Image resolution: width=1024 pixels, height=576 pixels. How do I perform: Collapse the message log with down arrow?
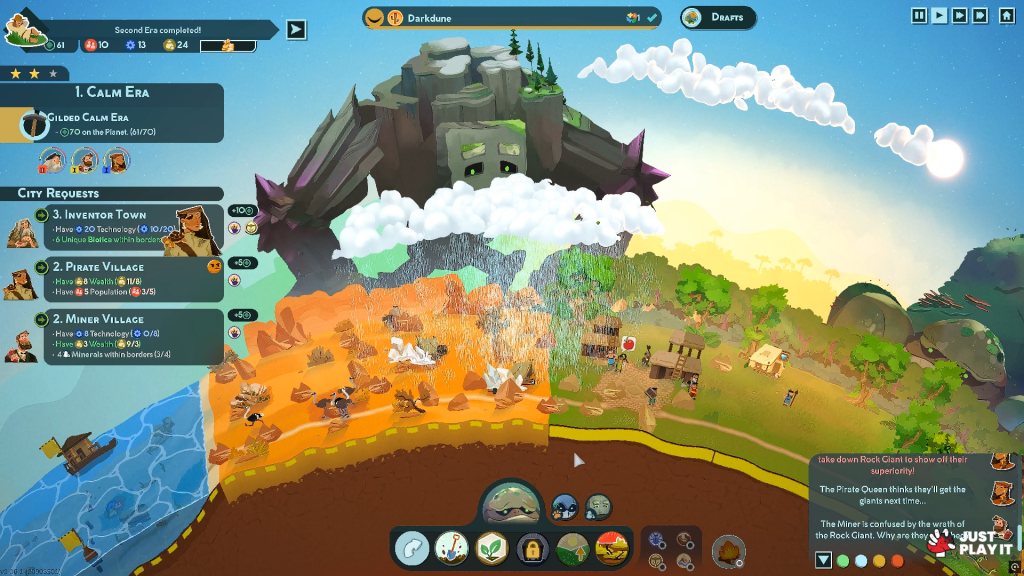(823, 560)
